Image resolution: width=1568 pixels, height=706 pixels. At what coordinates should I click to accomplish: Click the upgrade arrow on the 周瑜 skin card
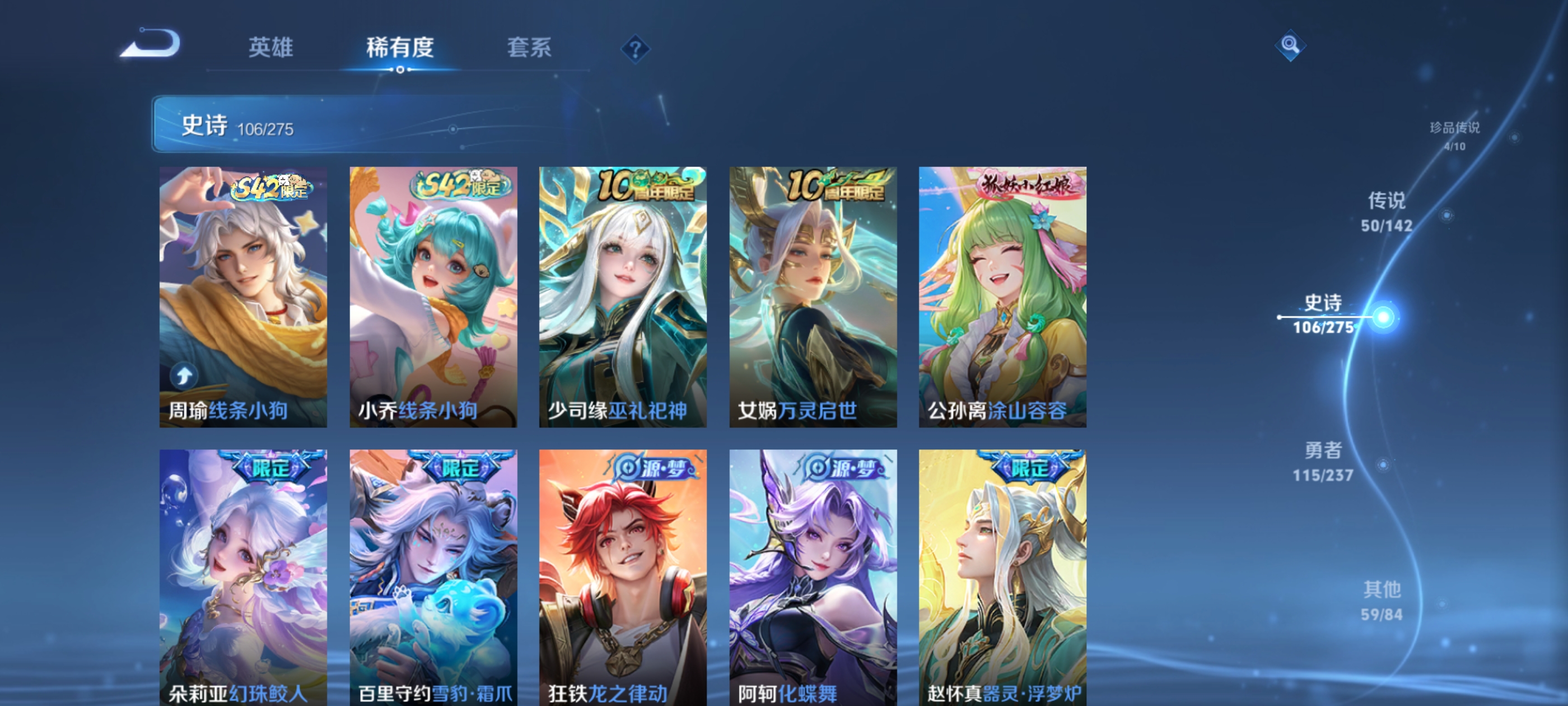(x=184, y=377)
